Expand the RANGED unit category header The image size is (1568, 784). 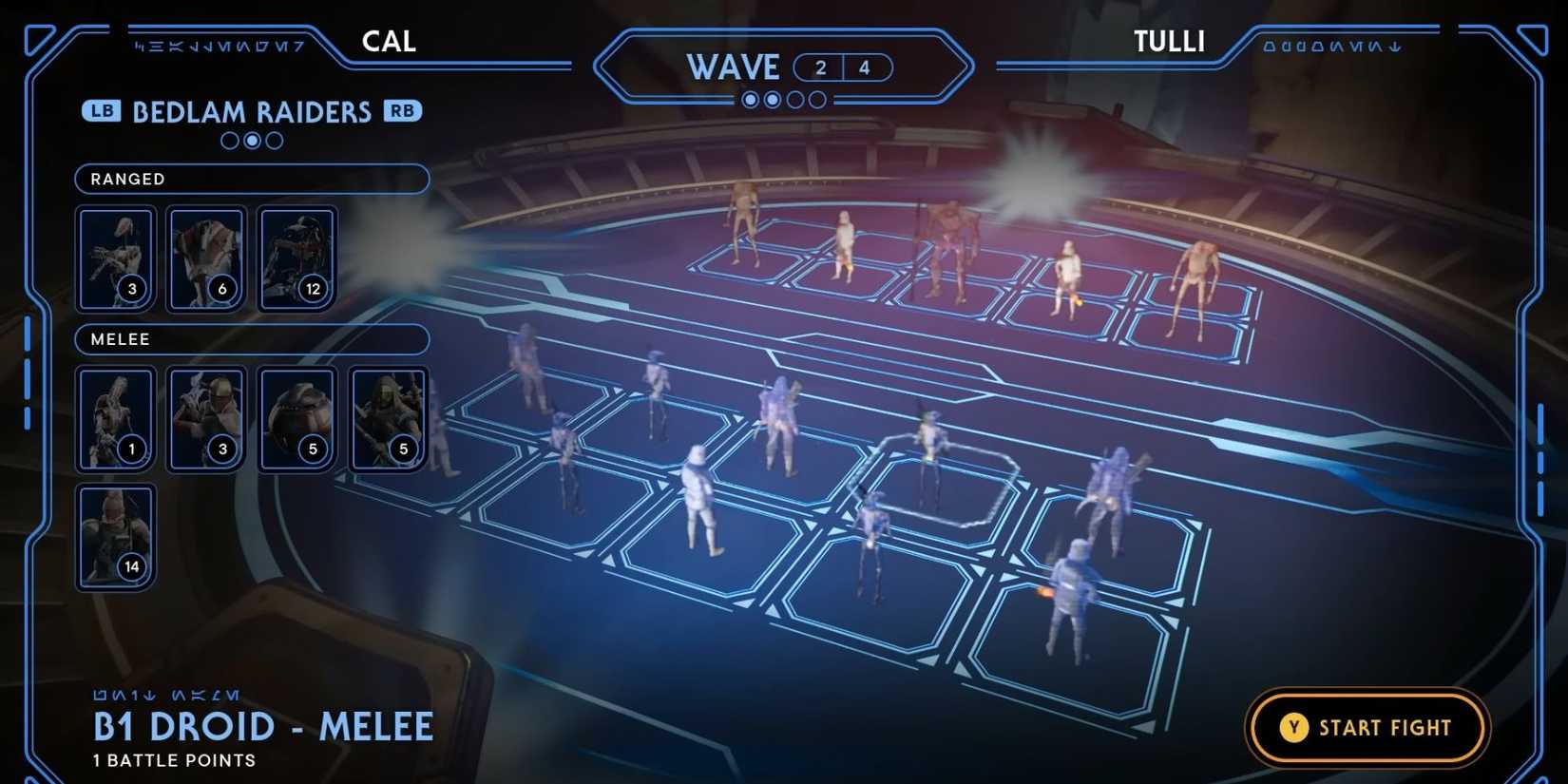[251, 179]
